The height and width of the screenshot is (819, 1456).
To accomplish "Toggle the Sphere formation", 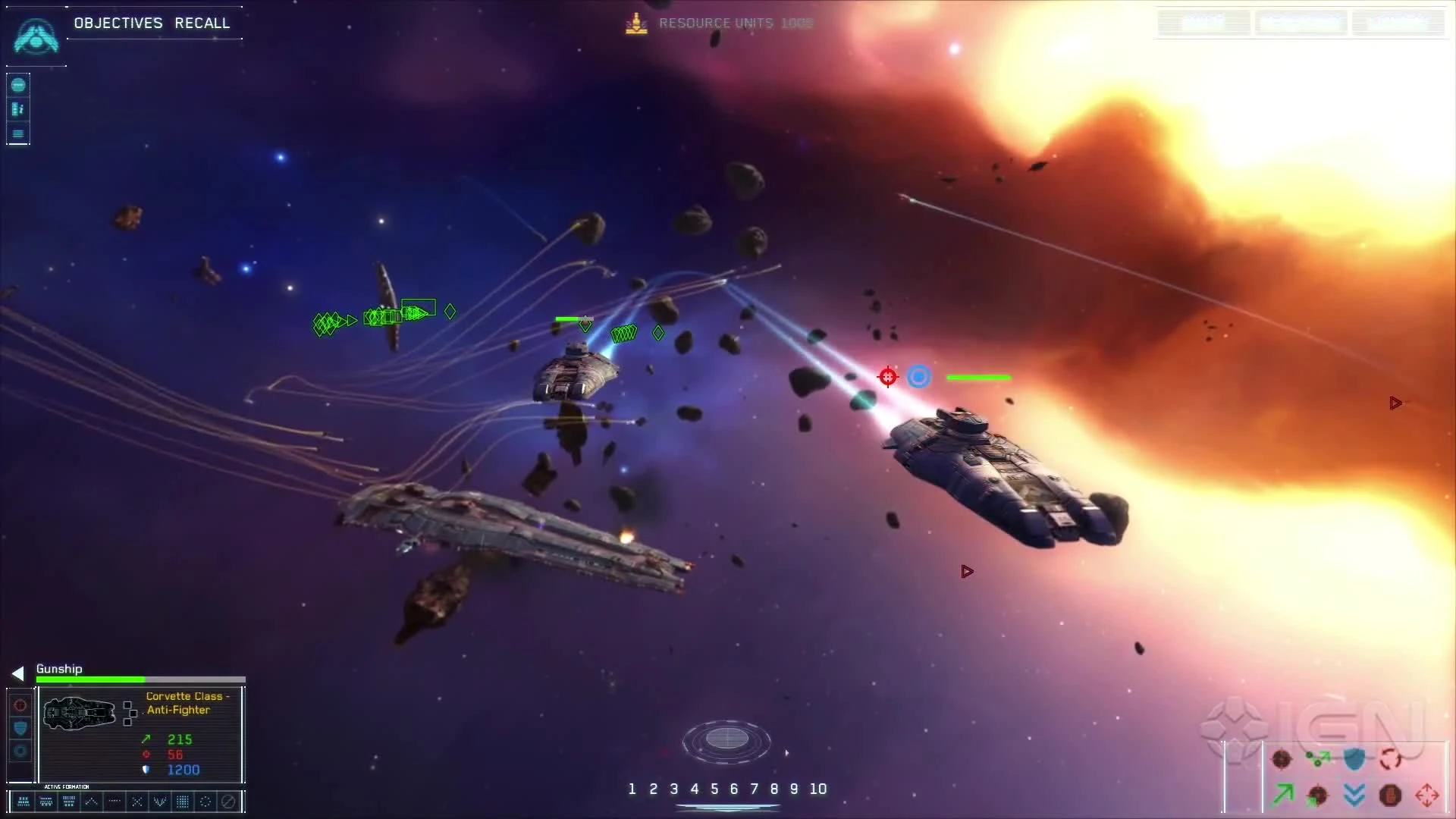I will pyautogui.click(x=206, y=802).
